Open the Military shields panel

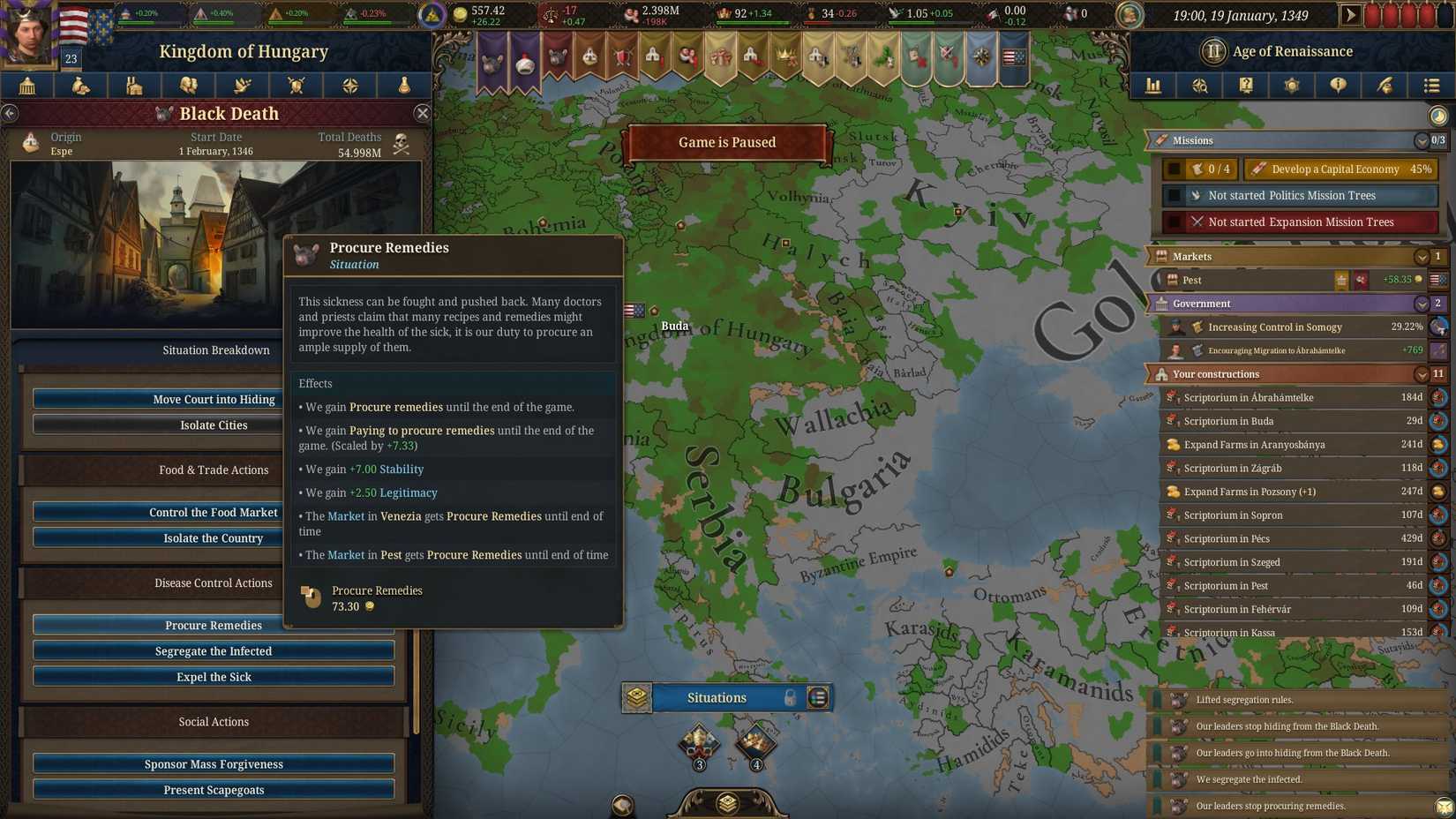[x=296, y=86]
